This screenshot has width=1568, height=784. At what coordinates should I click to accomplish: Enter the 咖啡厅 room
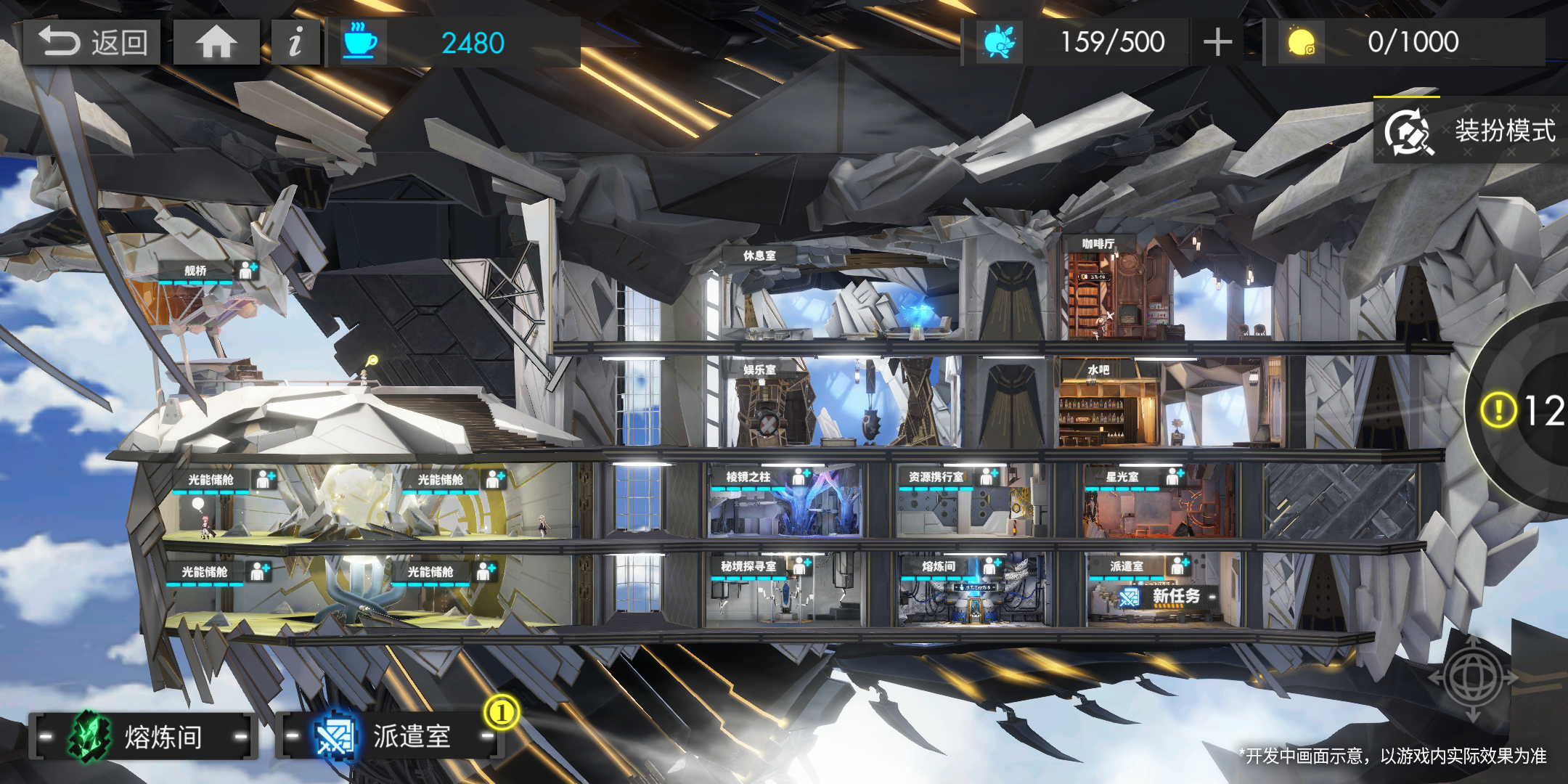1098,245
